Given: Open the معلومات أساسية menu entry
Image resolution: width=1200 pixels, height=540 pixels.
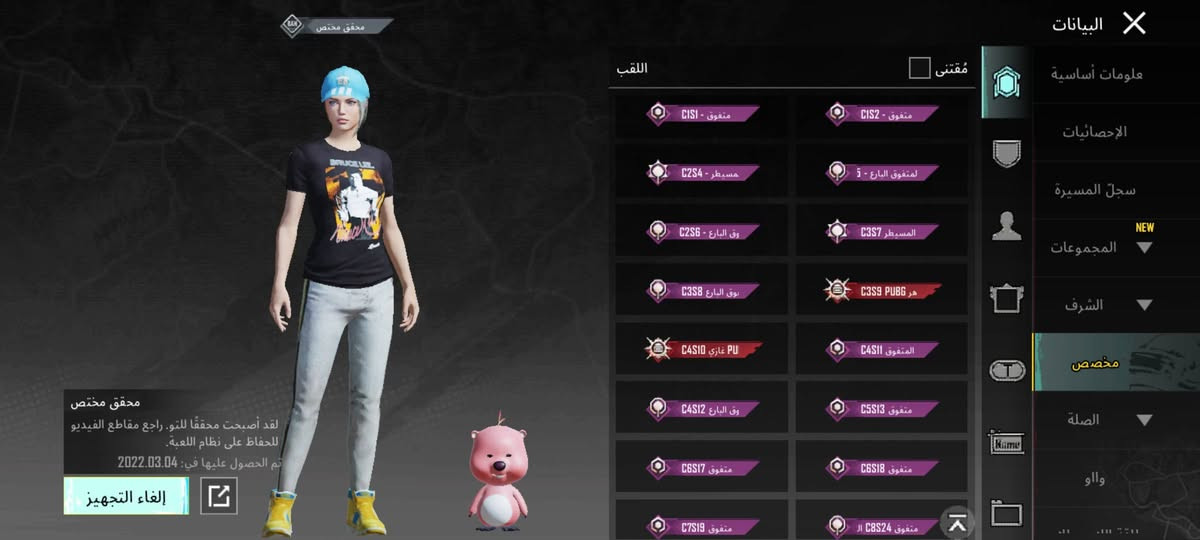Looking at the screenshot, I should tap(1098, 74).
